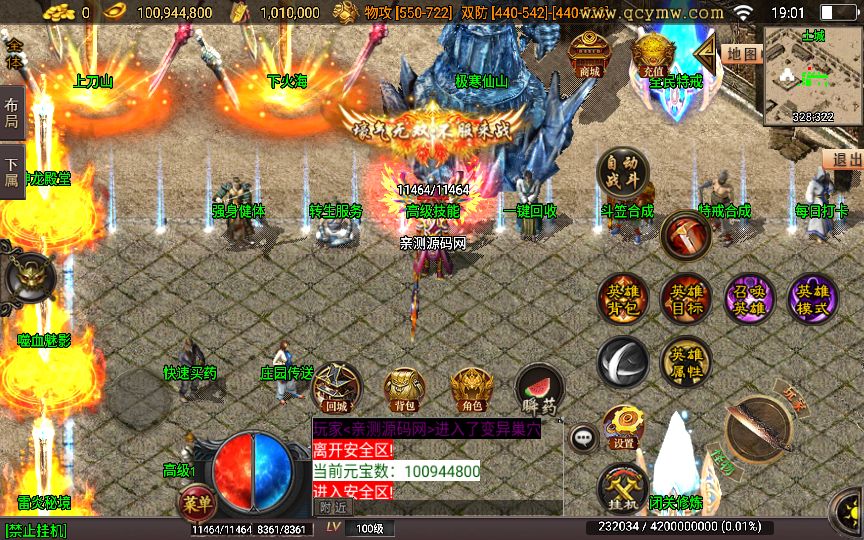Use the 瞬药 watermelon potion
The width and height of the screenshot is (864, 540).
pyautogui.click(x=538, y=389)
